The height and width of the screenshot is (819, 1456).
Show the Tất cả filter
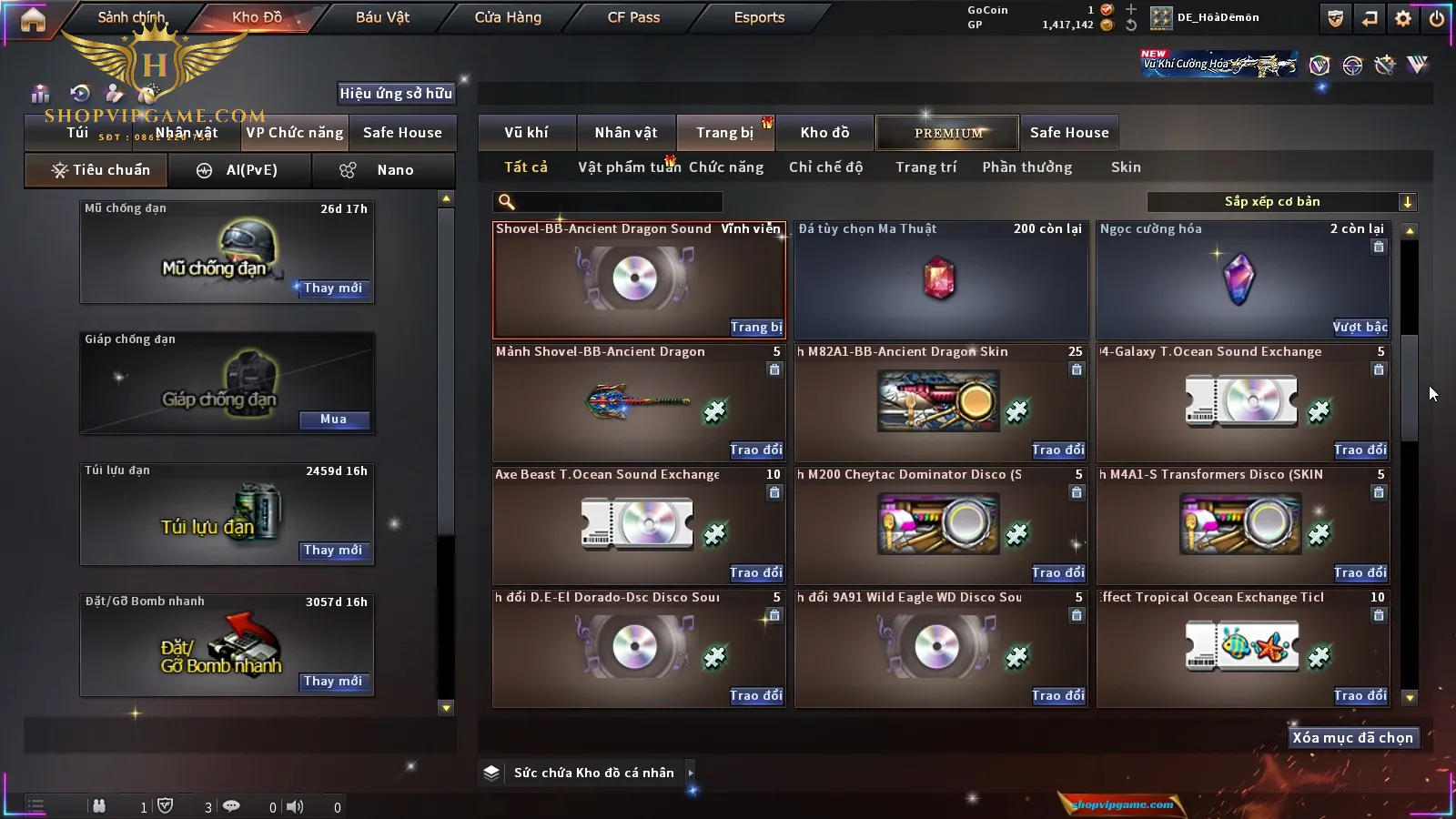click(x=526, y=167)
